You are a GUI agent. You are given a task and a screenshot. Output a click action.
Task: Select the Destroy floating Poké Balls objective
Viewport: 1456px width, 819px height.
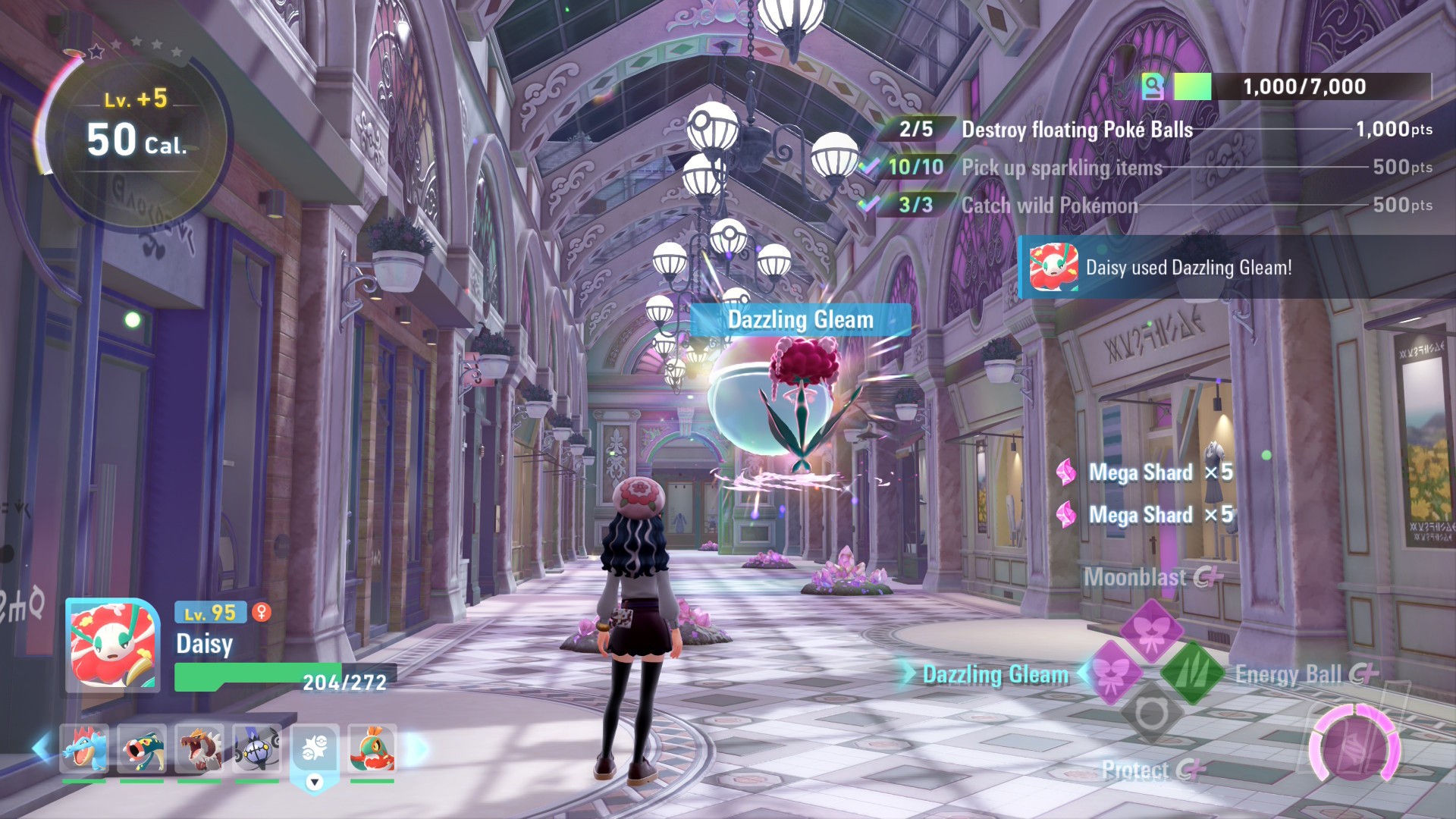1077,130
